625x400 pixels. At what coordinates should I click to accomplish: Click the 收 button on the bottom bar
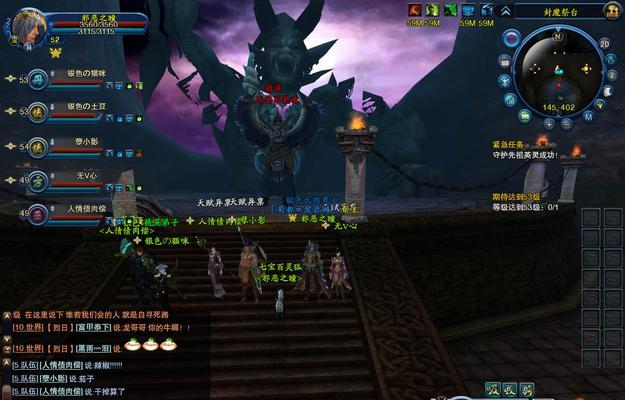point(510,389)
